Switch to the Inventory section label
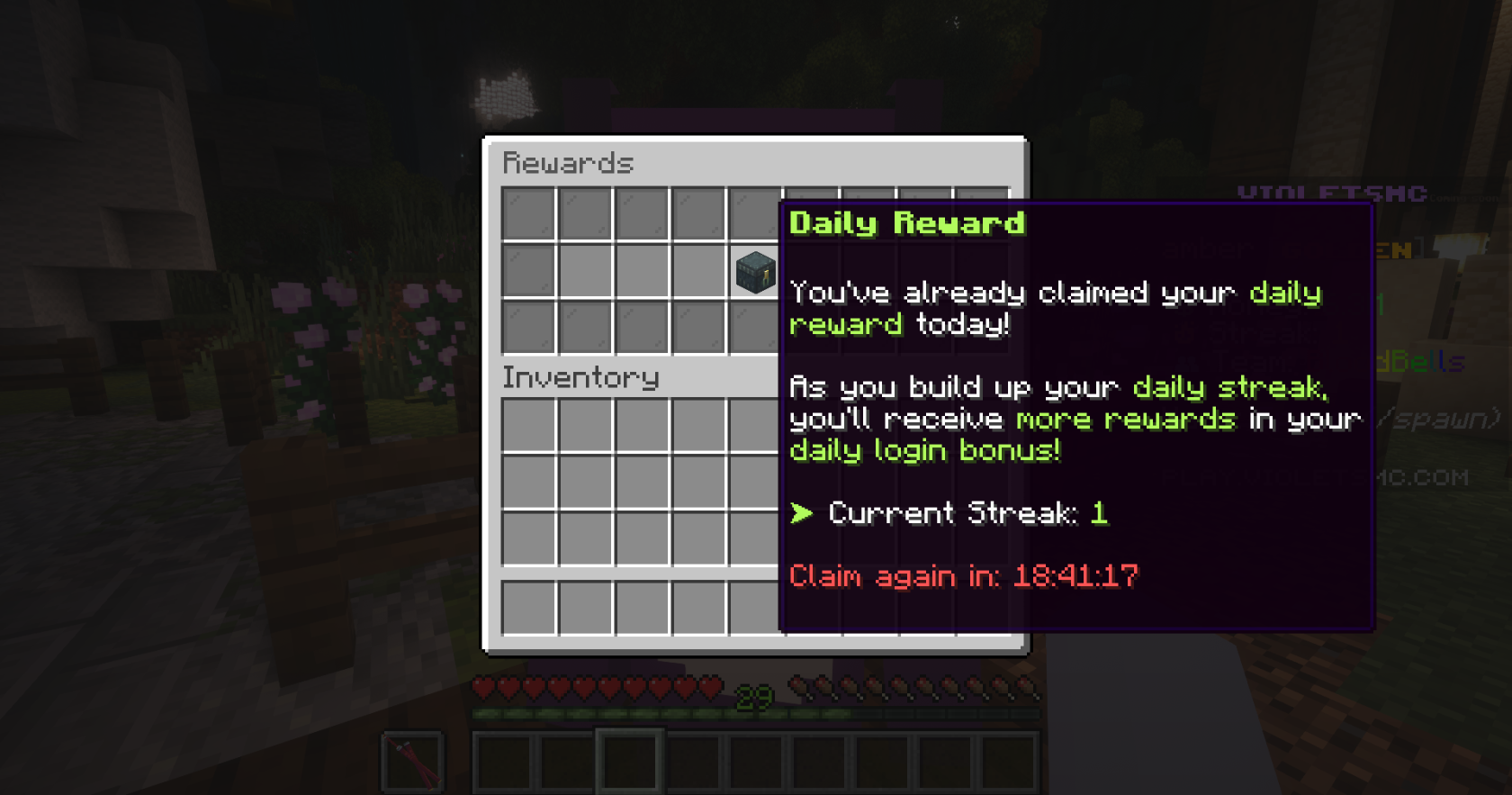The width and height of the screenshot is (1512, 795). (x=580, y=377)
